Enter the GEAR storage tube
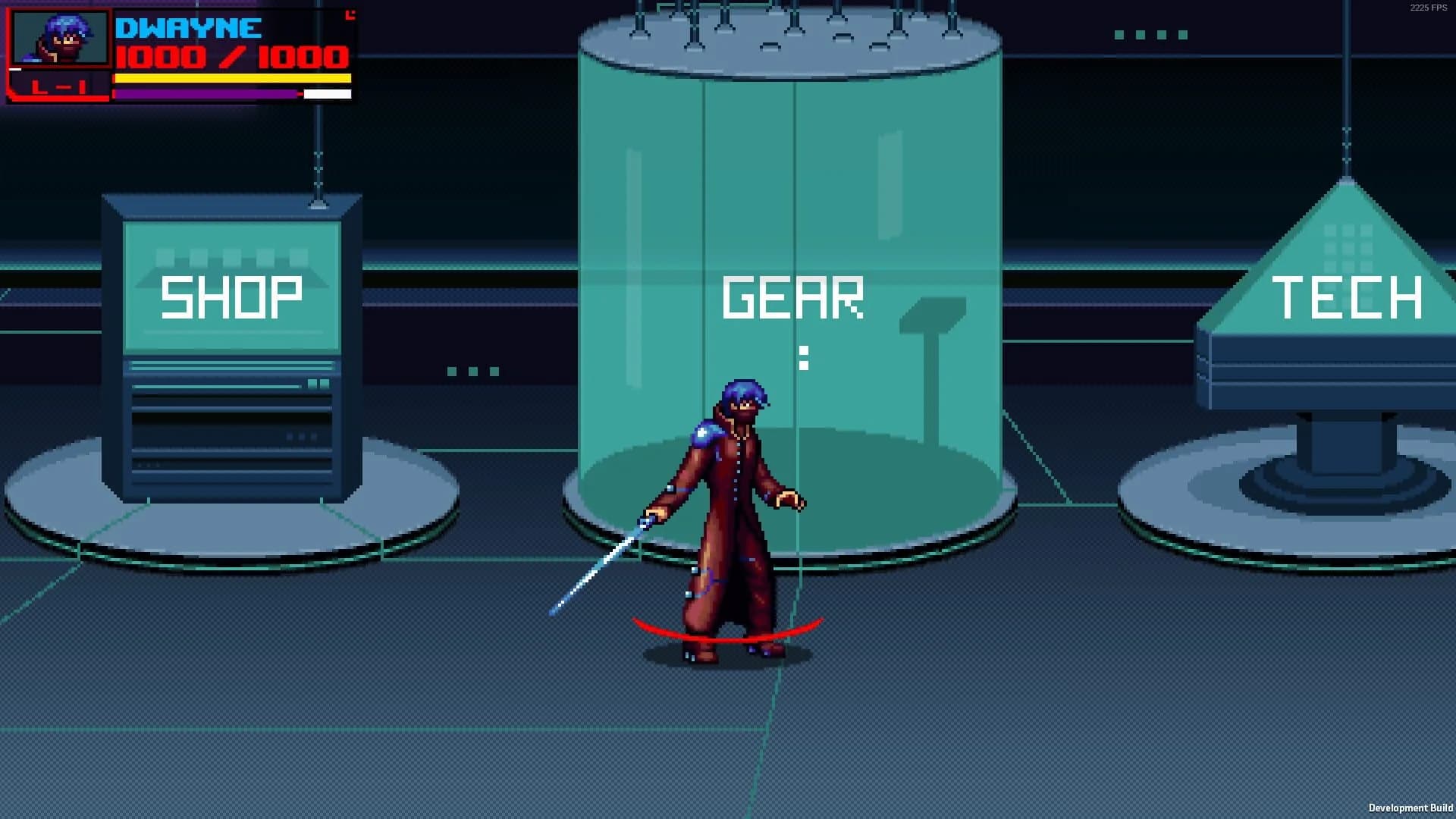The width and height of the screenshot is (1456, 819). click(x=792, y=296)
